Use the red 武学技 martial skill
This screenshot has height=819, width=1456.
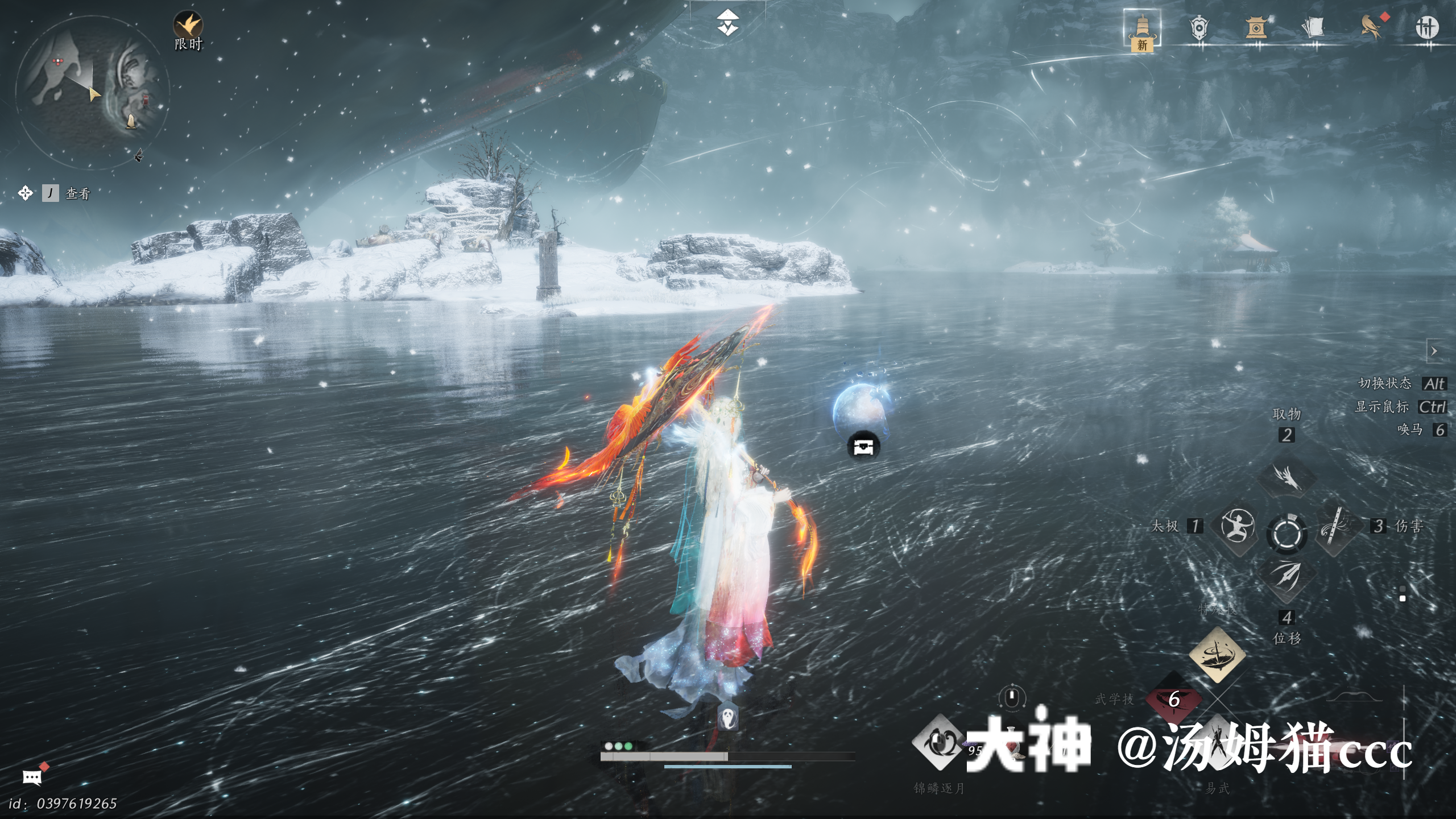(1173, 700)
